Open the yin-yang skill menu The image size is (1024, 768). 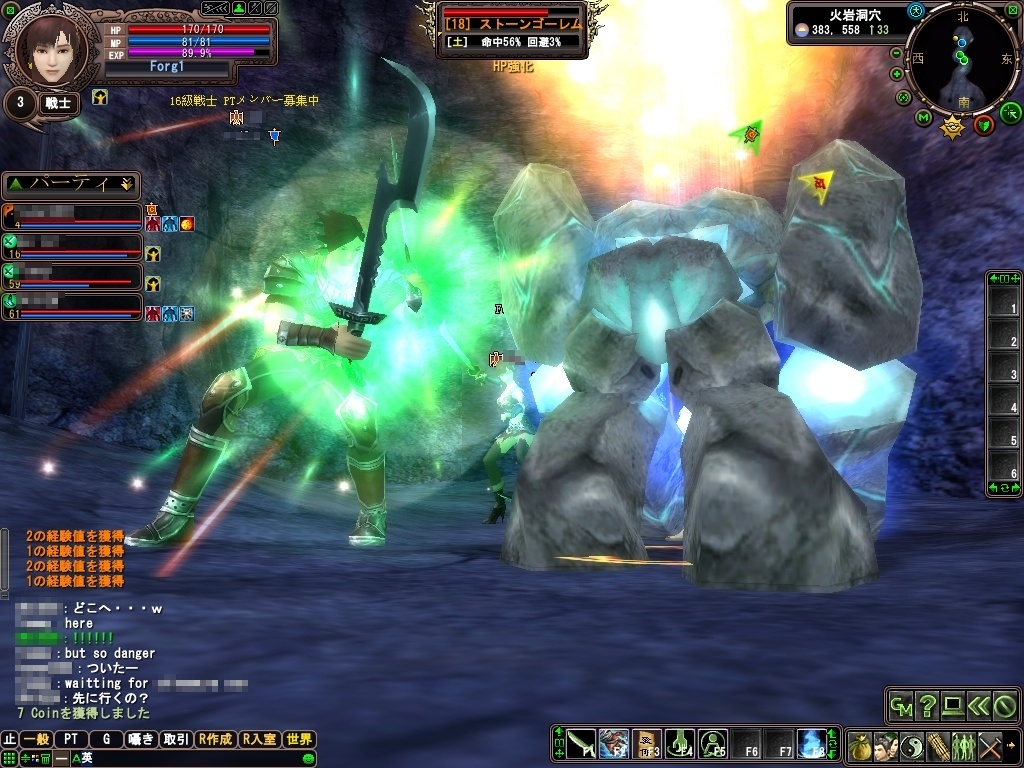point(912,746)
